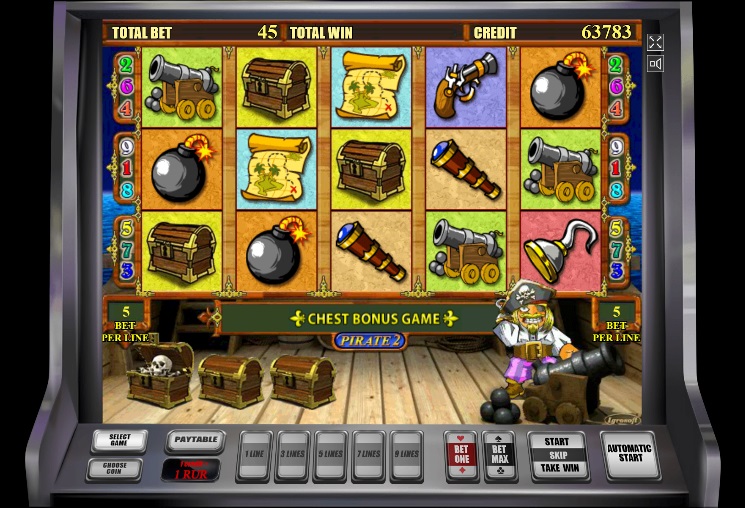
Task: Show the Paytable
Action: [193, 439]
